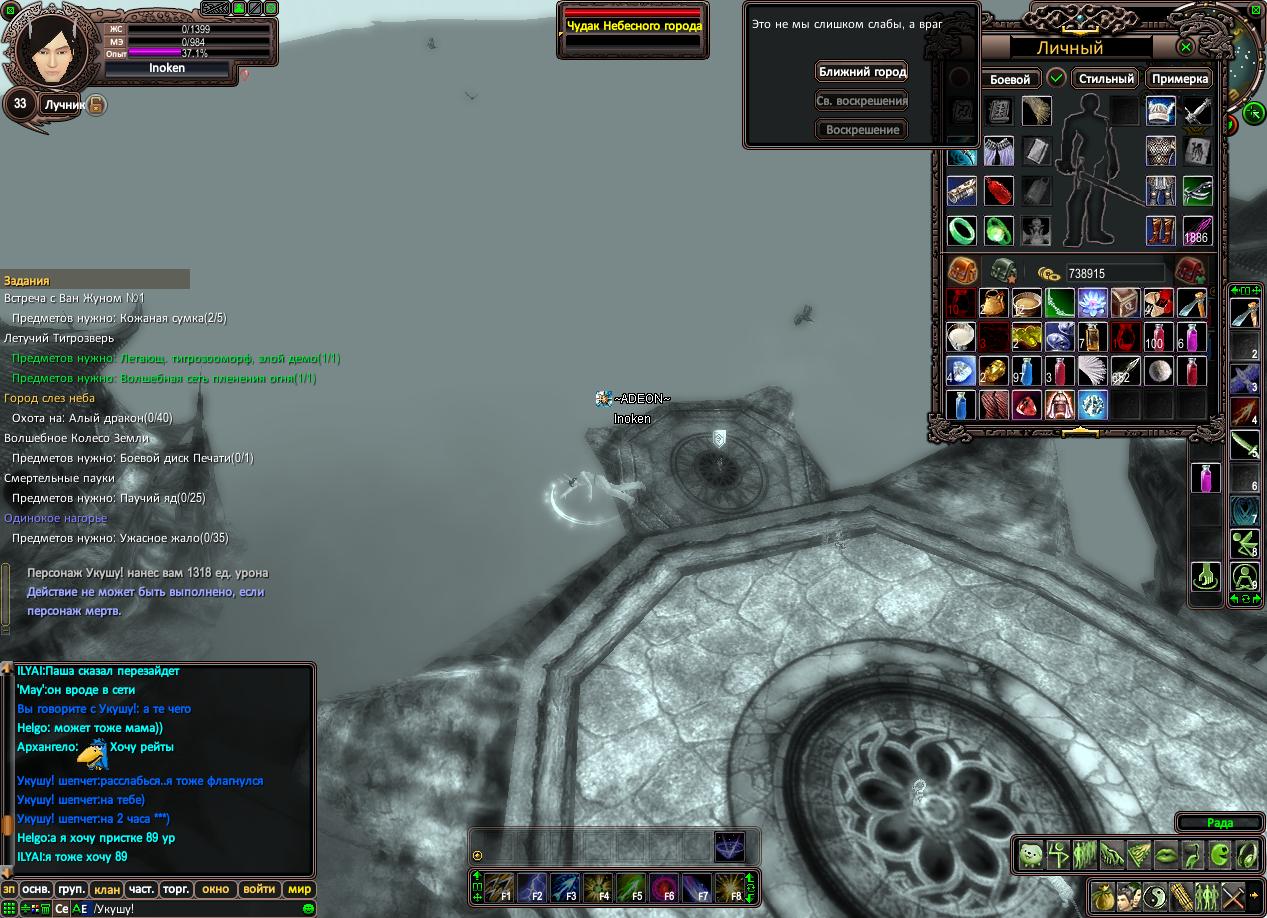Choose the Ближний город respawn option

[862, 72]
